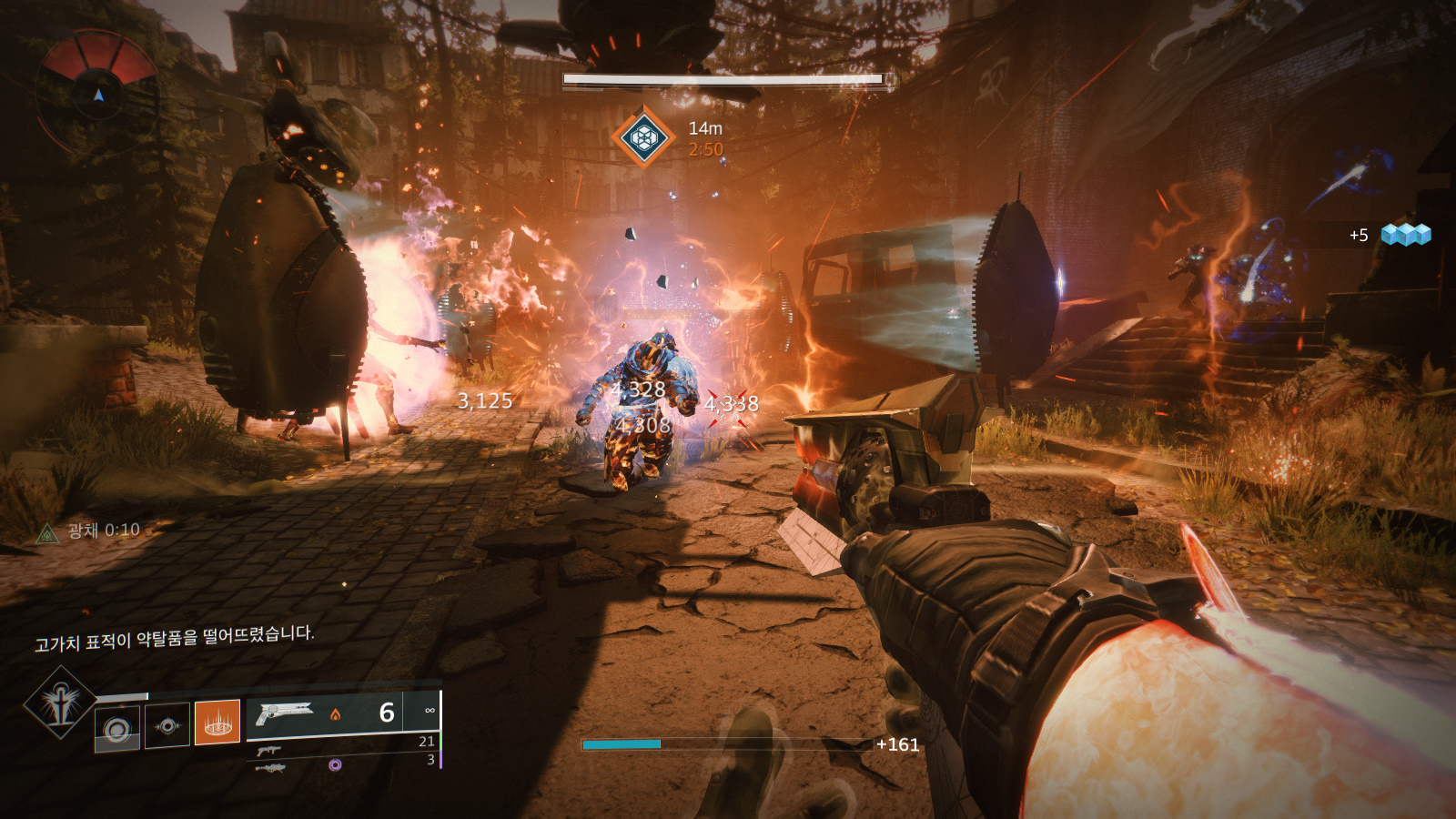Trigger the melee ability icon

(167, 725)
